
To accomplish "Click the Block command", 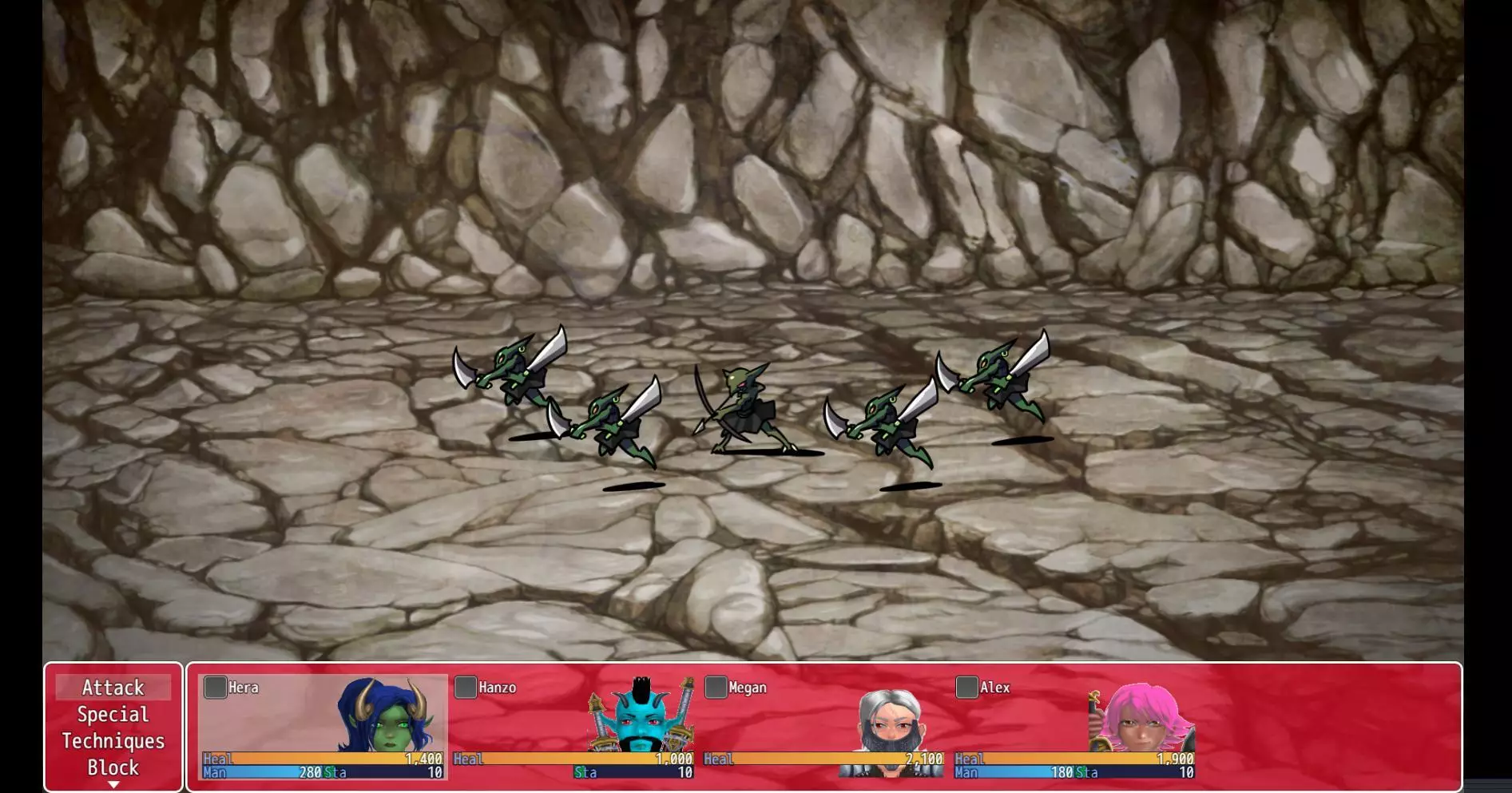I will click(114, 767).
